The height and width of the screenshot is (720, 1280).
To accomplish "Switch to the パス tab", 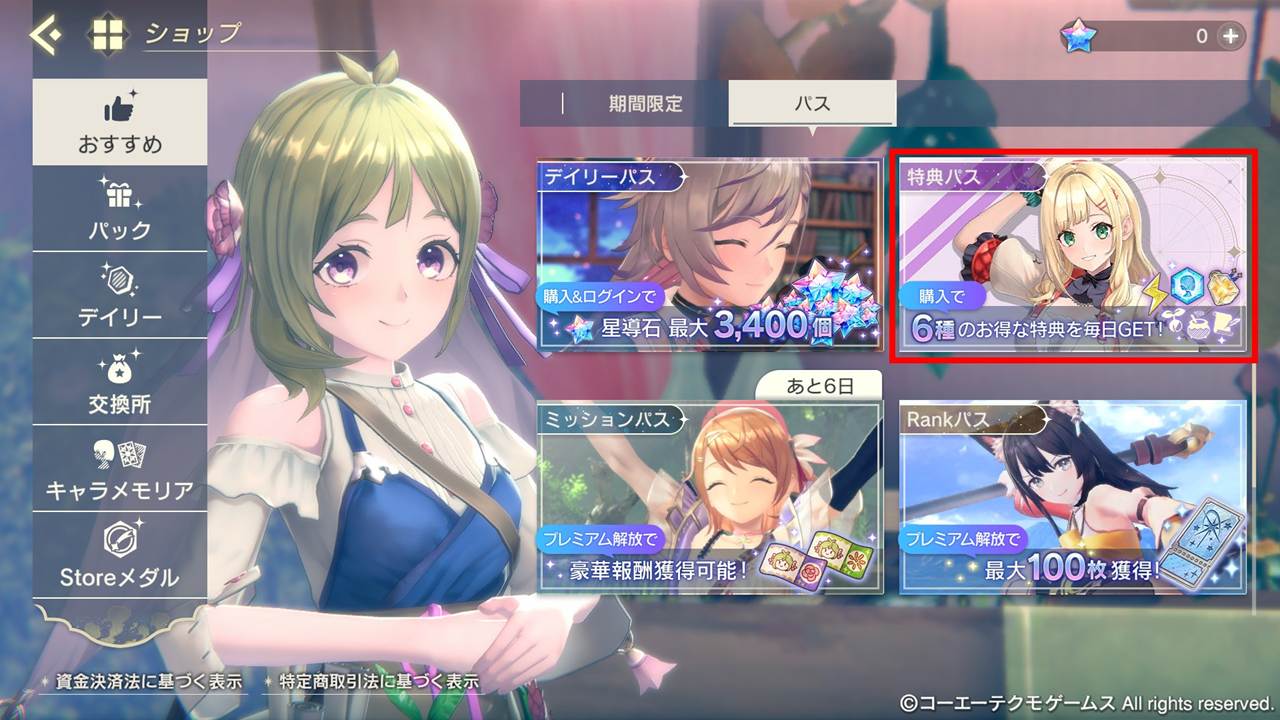I will tap(814, 102).
